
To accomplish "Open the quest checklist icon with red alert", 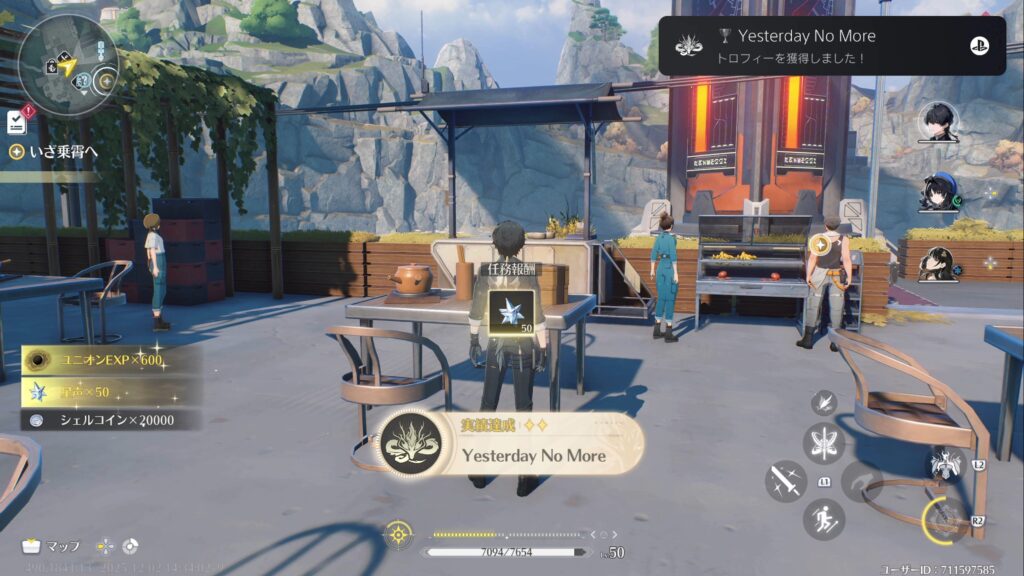I will 16,121.
